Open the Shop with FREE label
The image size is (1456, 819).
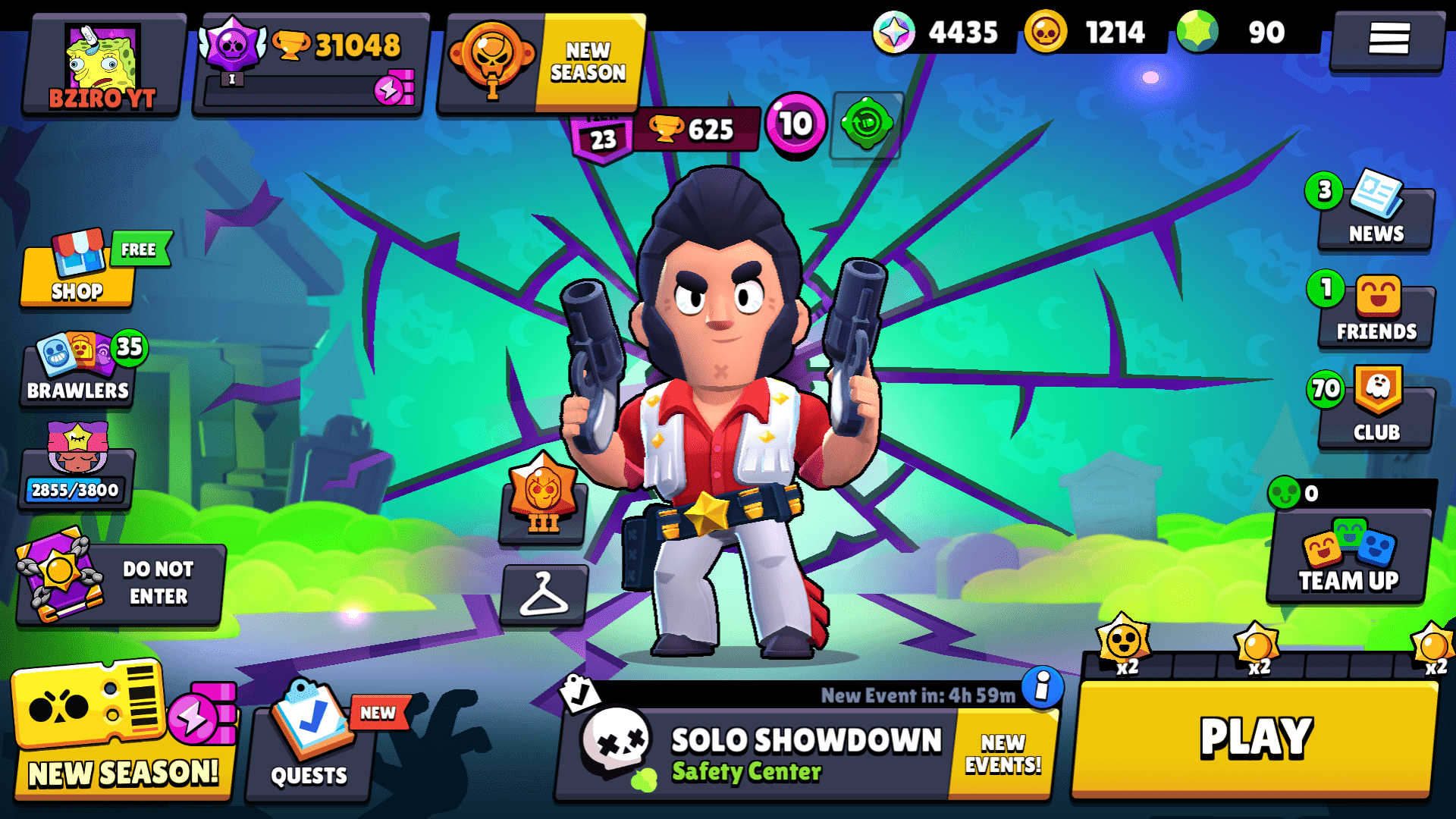pos(76,277)
